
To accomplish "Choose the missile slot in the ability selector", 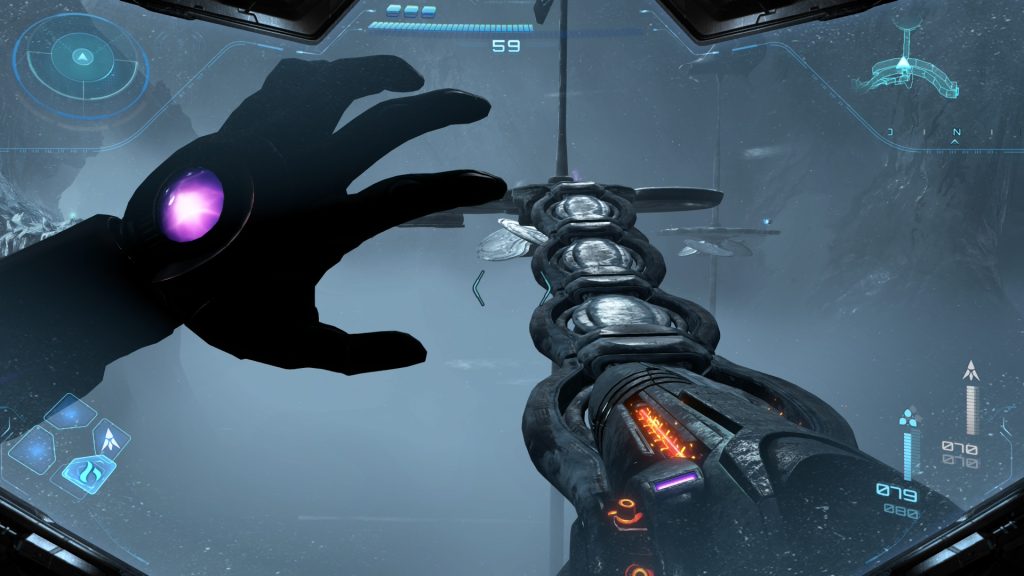I will 111,437.
